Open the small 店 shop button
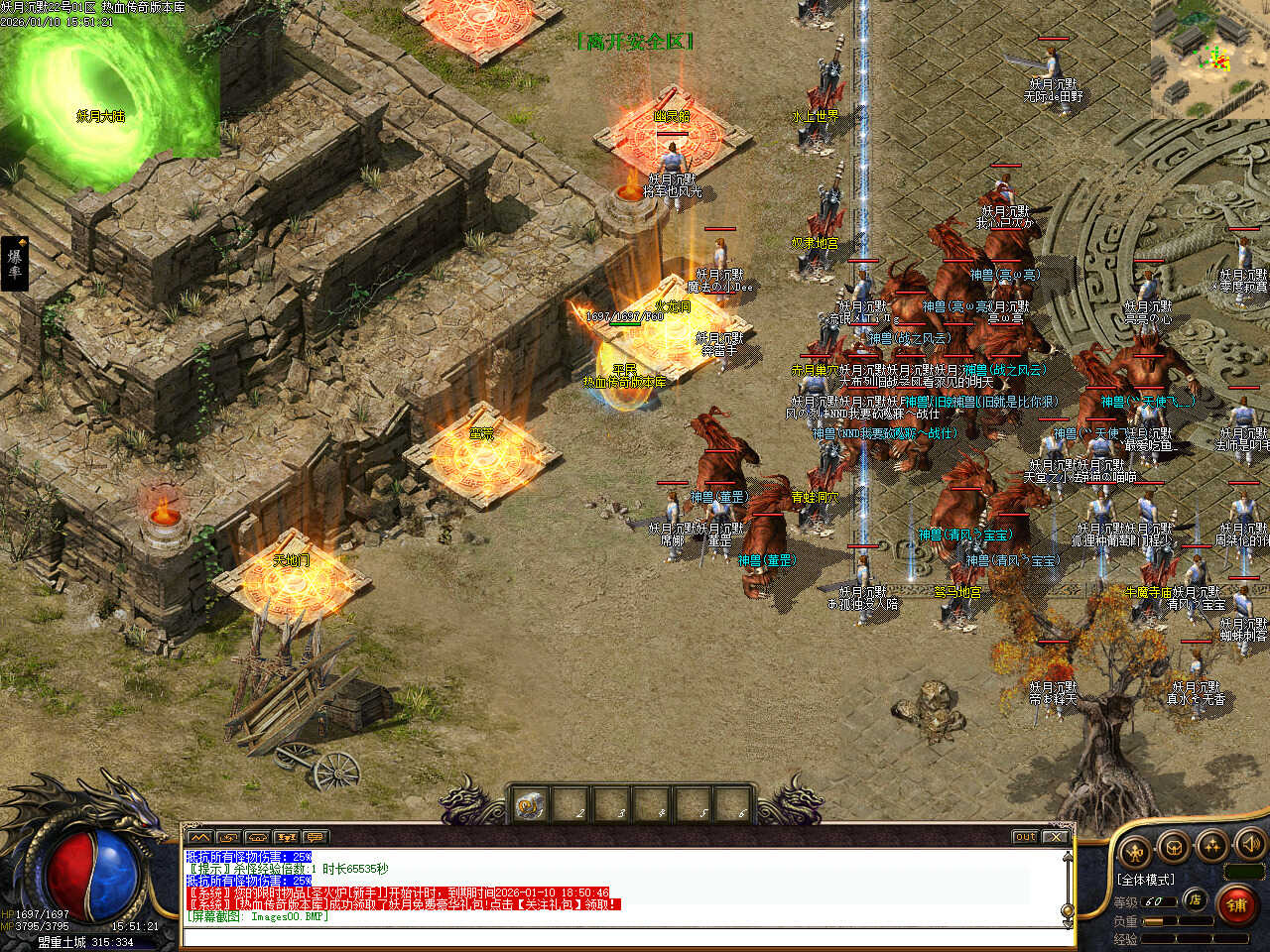The image size is (1270, 952). [x=1196, y=900]
